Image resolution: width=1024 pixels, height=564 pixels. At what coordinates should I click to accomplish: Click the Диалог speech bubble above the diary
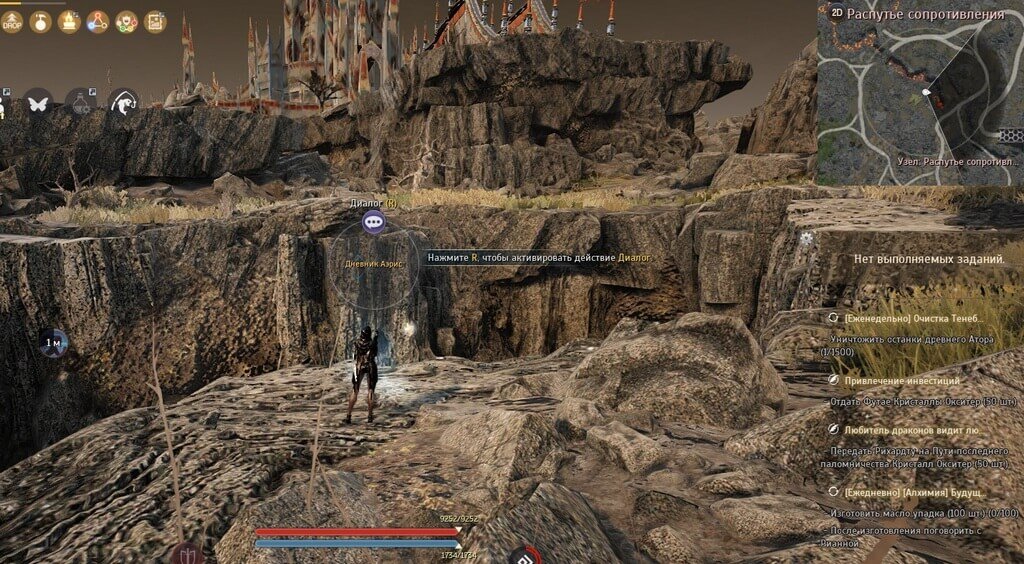[374, 221]
